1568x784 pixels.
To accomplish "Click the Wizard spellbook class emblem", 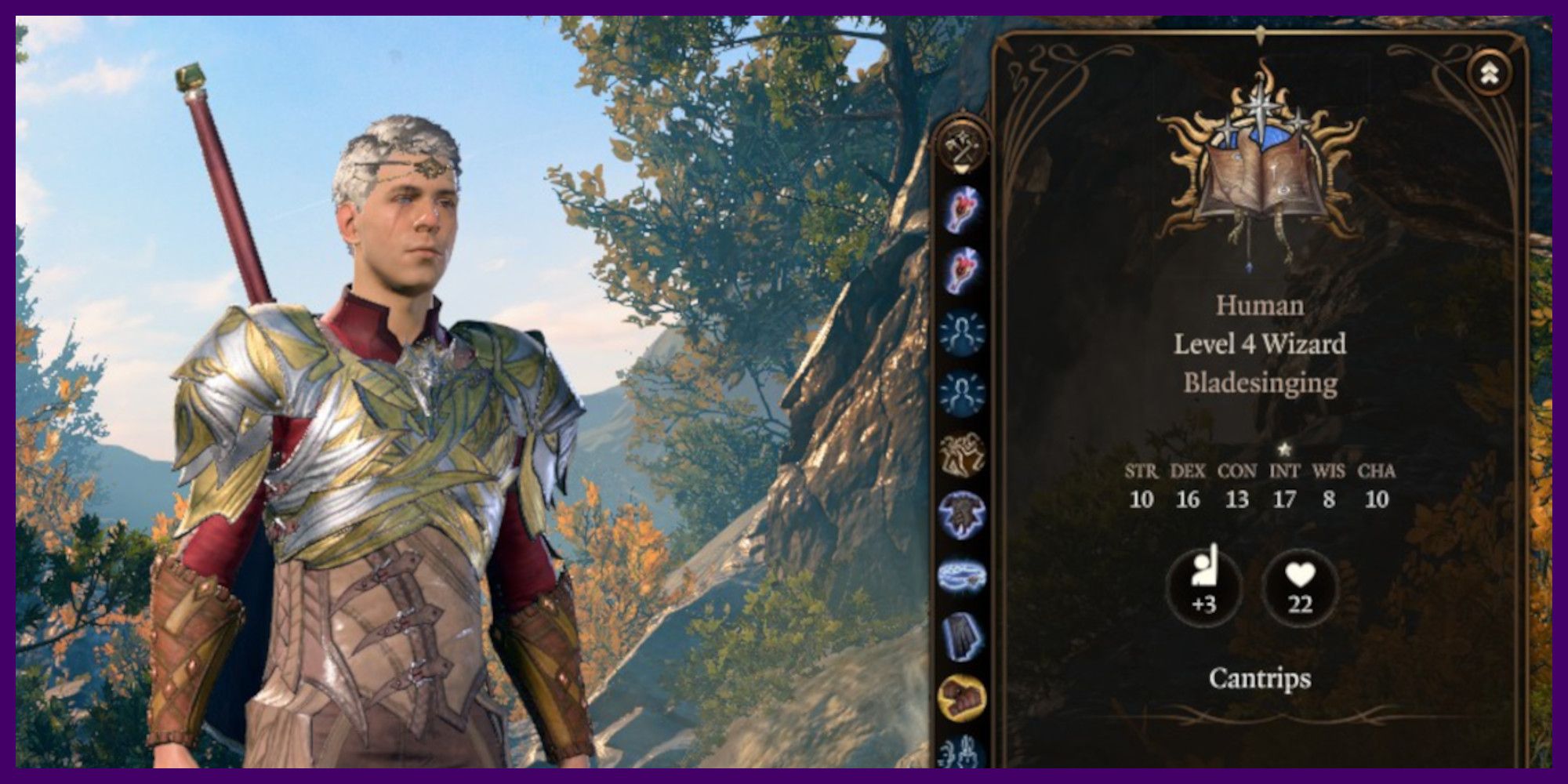I will 1260,169.
